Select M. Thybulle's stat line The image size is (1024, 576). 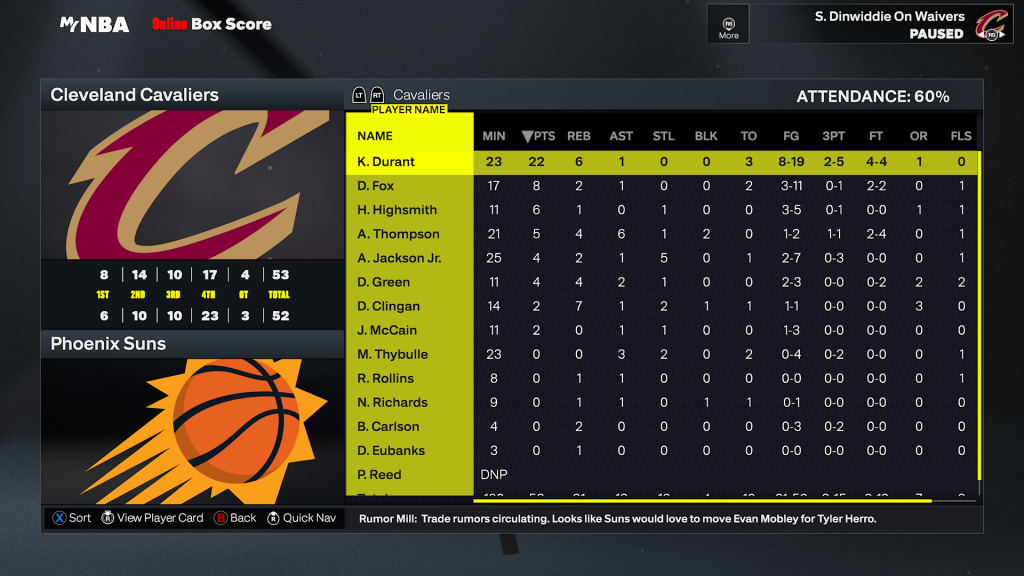coord(392,354)
